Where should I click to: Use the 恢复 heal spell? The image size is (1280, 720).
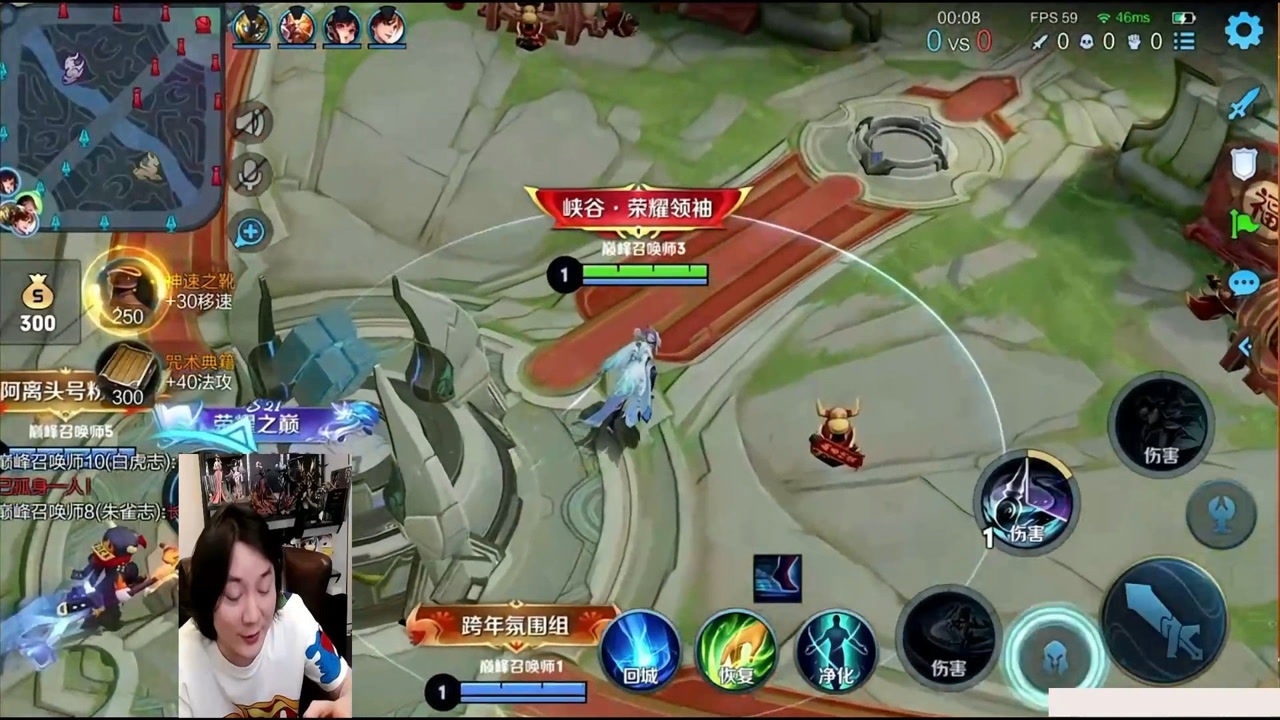[736, 650]
